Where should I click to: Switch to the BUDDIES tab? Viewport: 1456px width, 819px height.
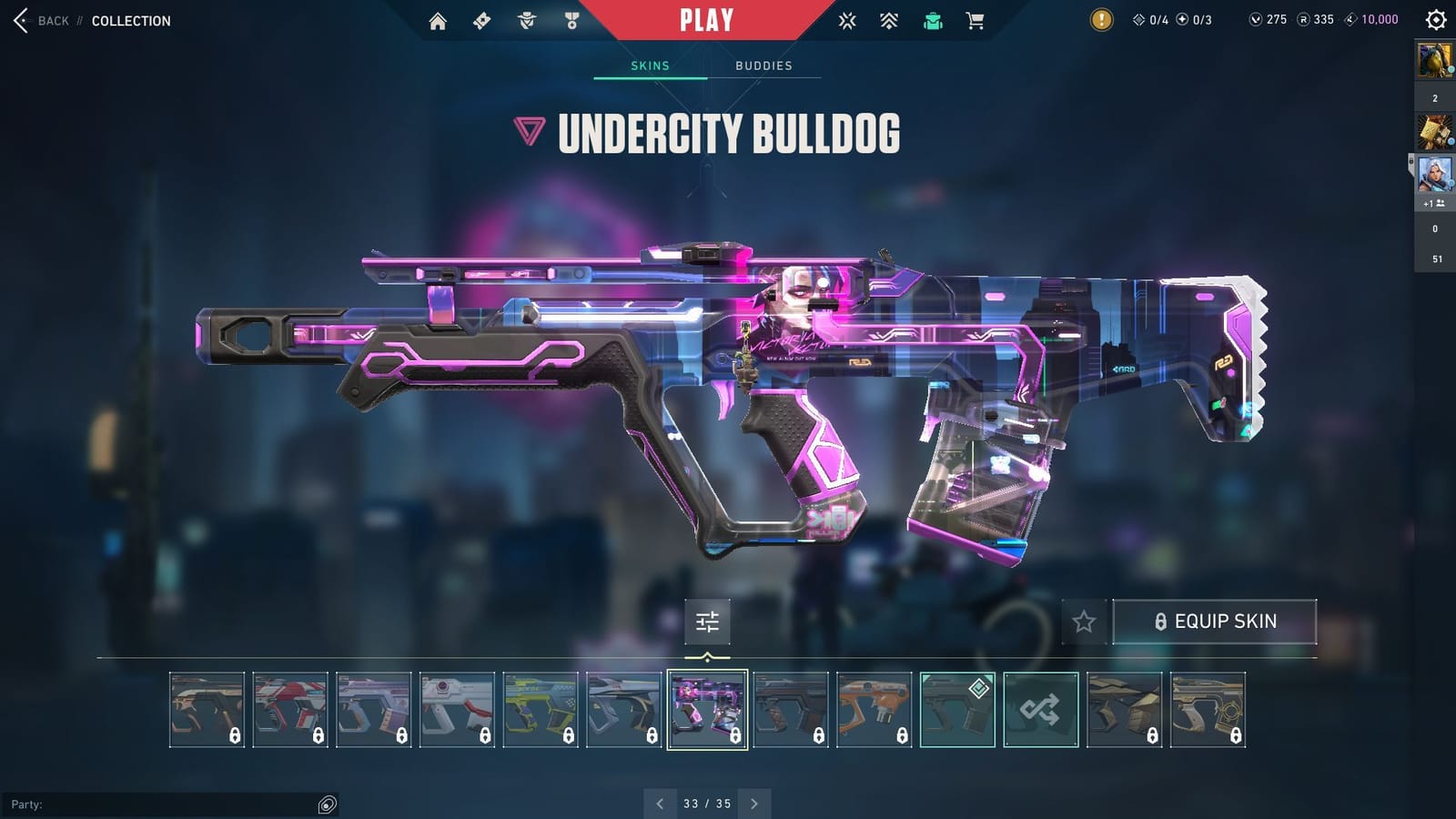point(764,65)
